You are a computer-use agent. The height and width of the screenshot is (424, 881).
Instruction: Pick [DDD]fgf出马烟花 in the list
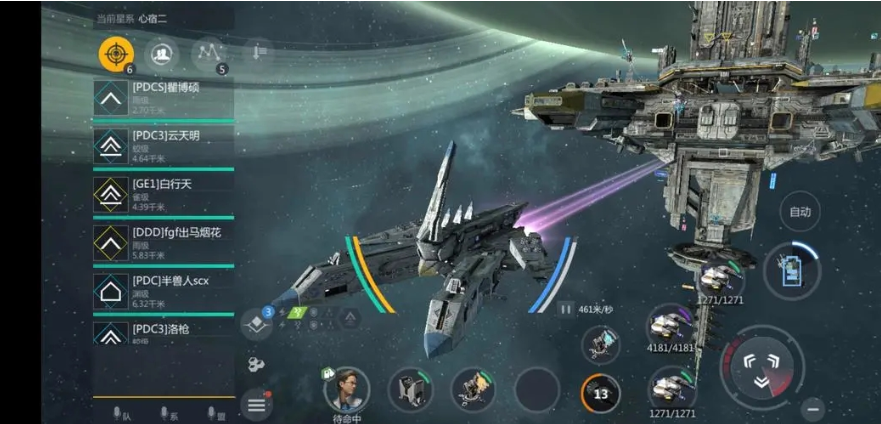pyautogui.click(x=163, y=242)
